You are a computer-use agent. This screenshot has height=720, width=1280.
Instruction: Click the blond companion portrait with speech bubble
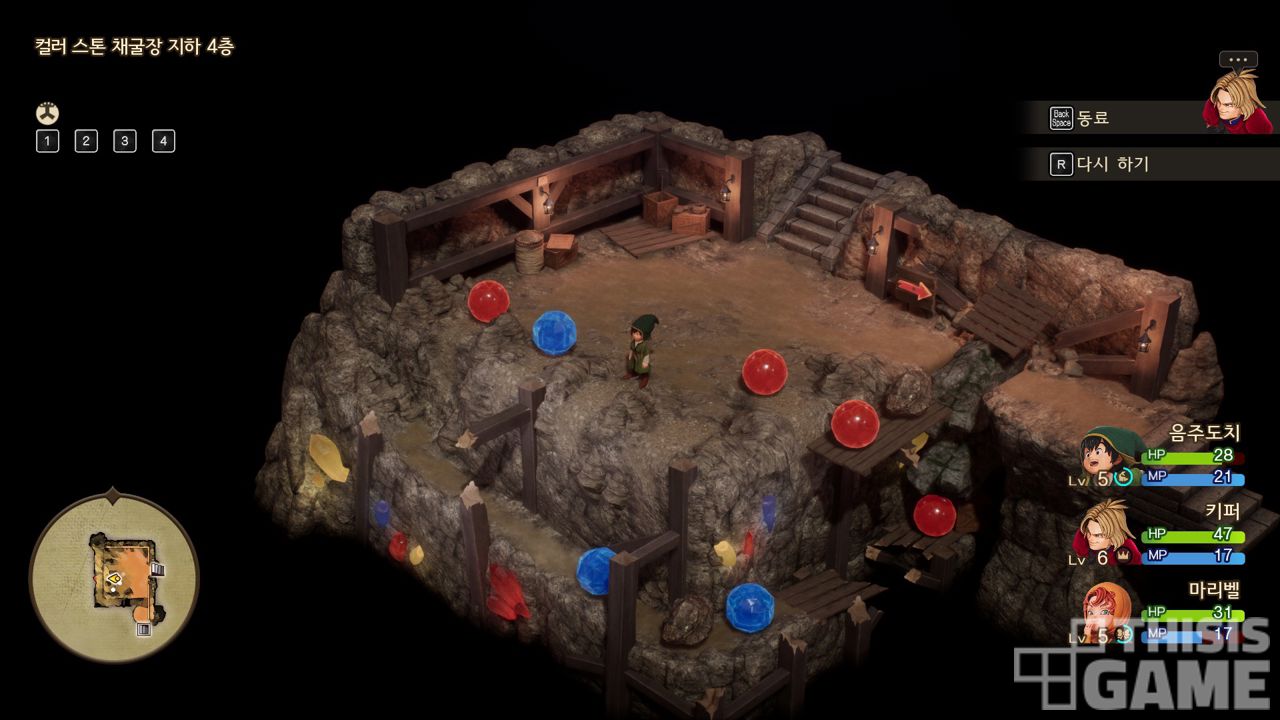click(x=1238, y=96)
